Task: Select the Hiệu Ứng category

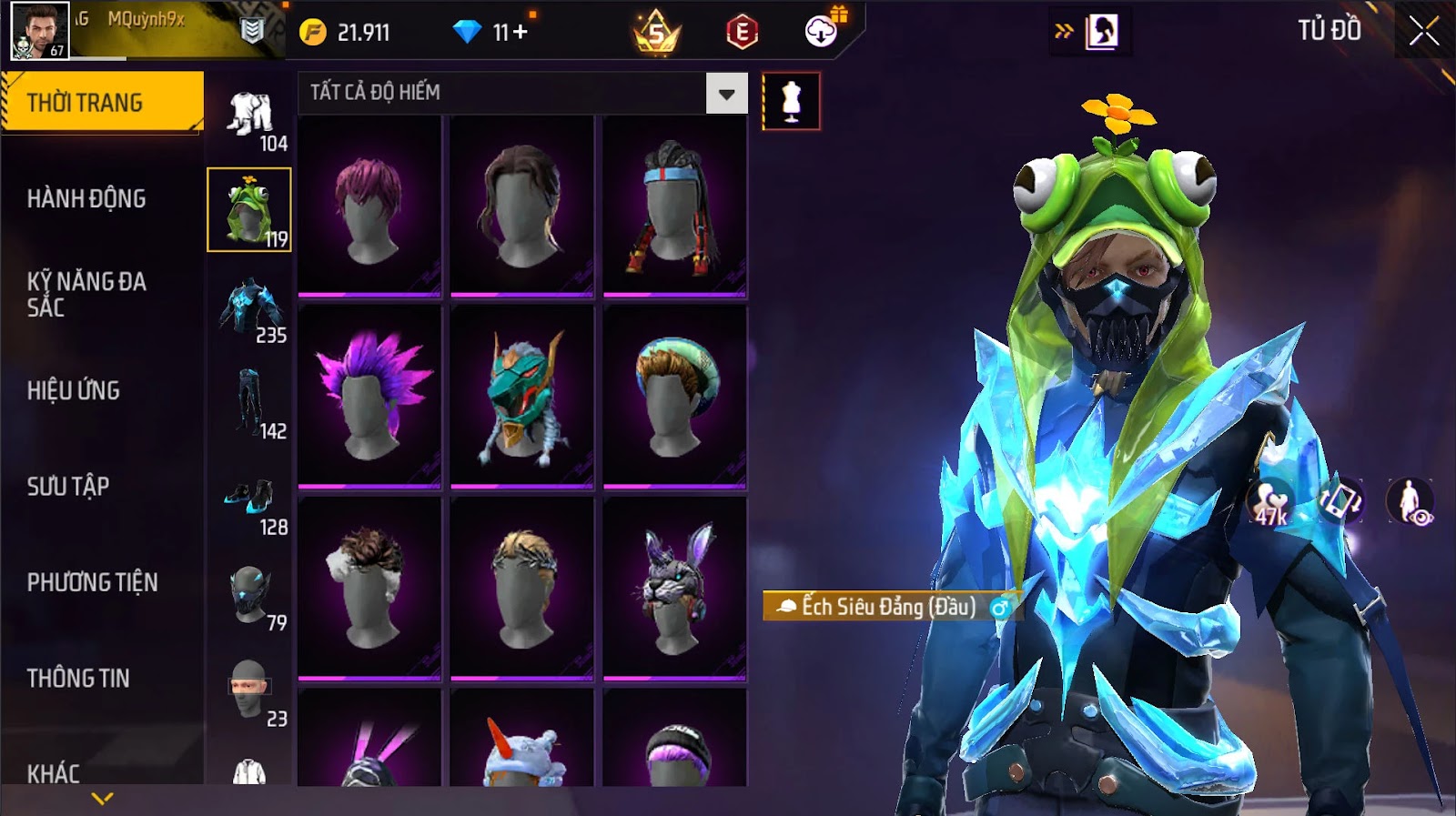Action: pos(74,390)
